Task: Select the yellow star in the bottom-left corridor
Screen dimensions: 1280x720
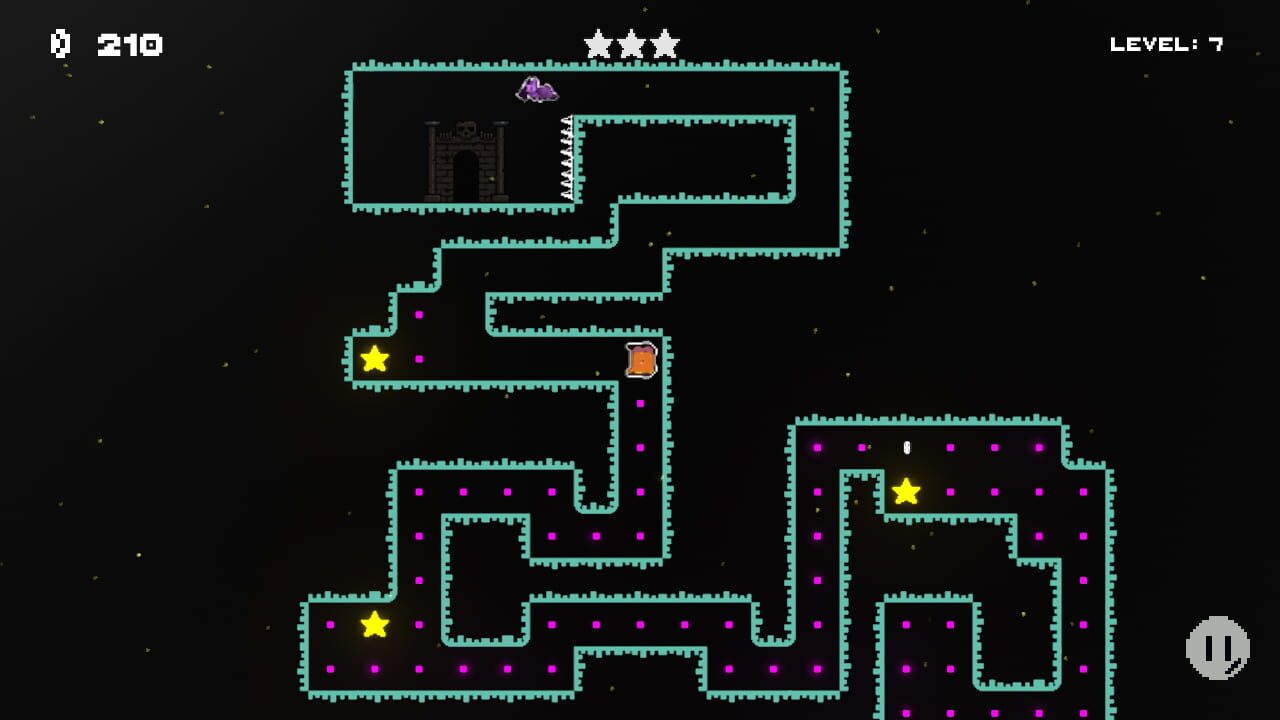Action: pyautogui.click(x=374, y=625)
